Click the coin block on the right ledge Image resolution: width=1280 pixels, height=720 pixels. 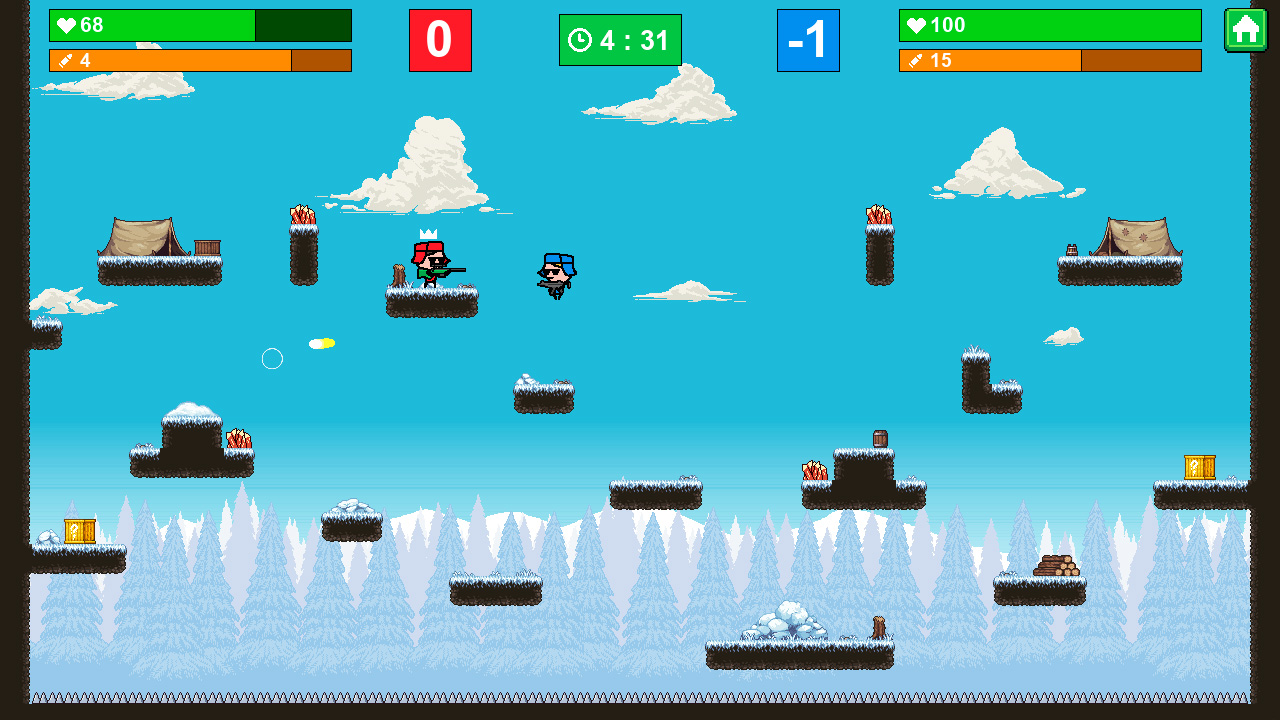coord(1199,467)
